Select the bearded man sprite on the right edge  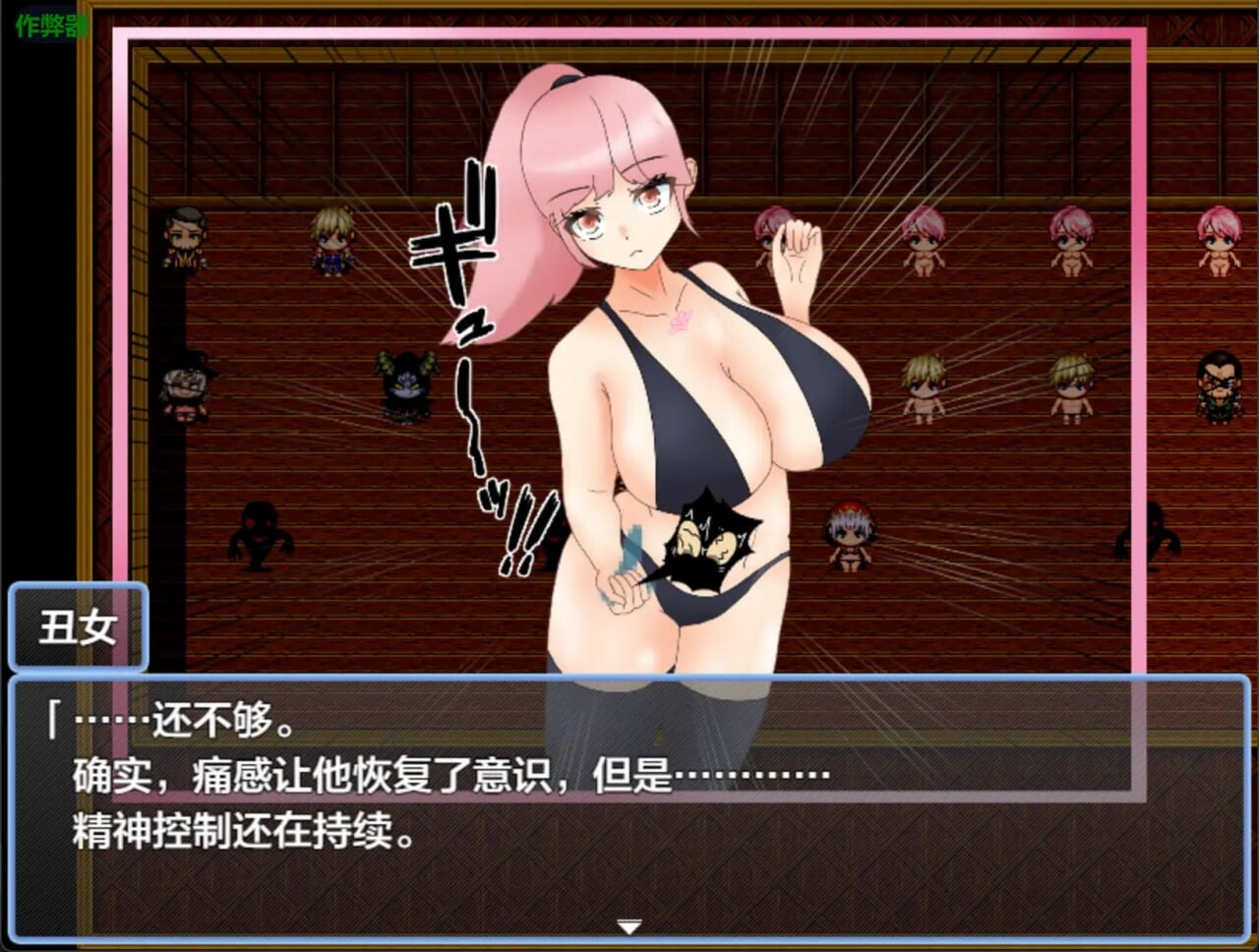pyautogui.click(x=1220, y=388)
